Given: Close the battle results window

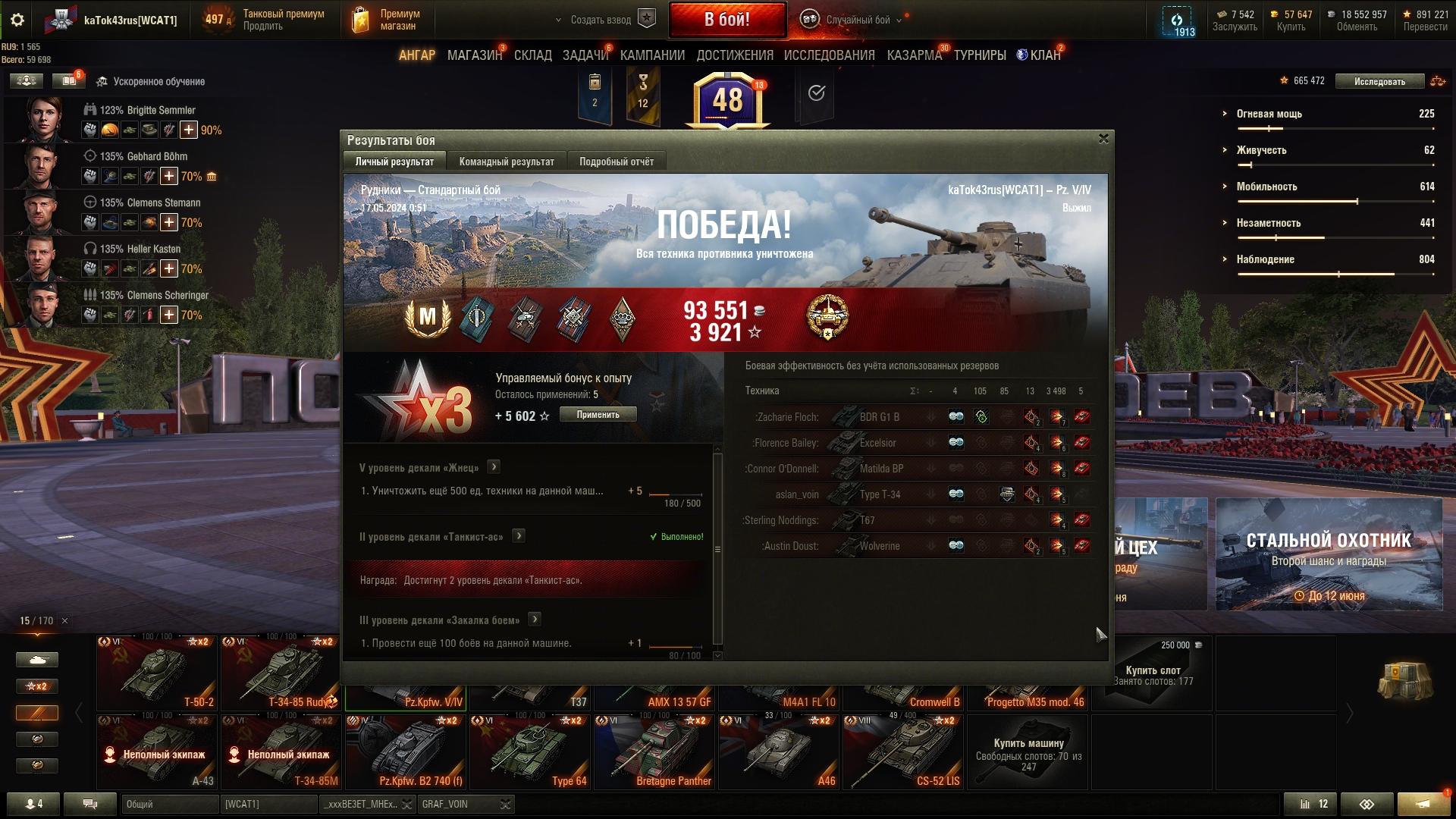Looking at the screenshot, I should [x=1103, y=139].
